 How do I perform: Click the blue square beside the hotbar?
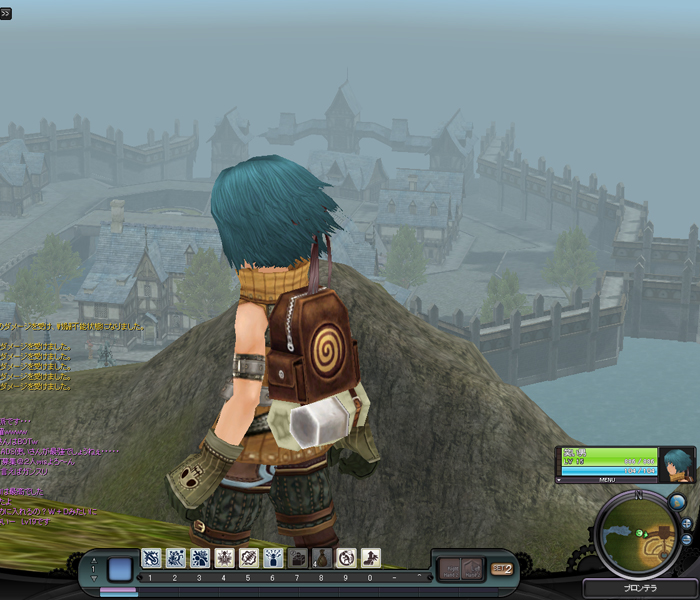coord(120,569)
